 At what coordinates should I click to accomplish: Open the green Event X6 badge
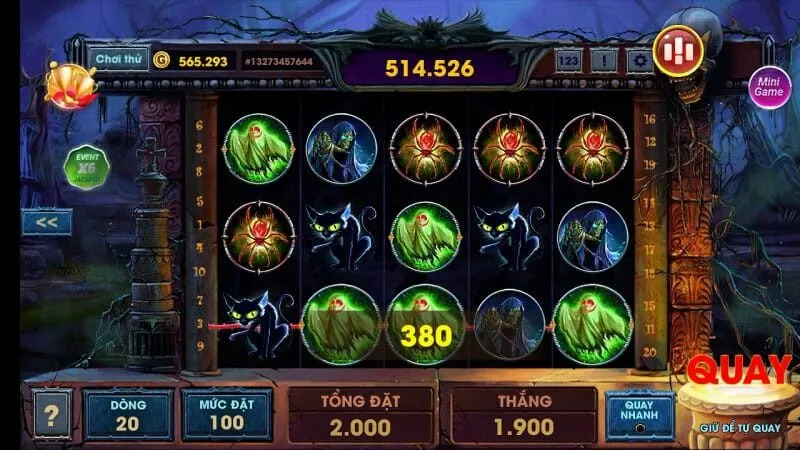point(85,167)
